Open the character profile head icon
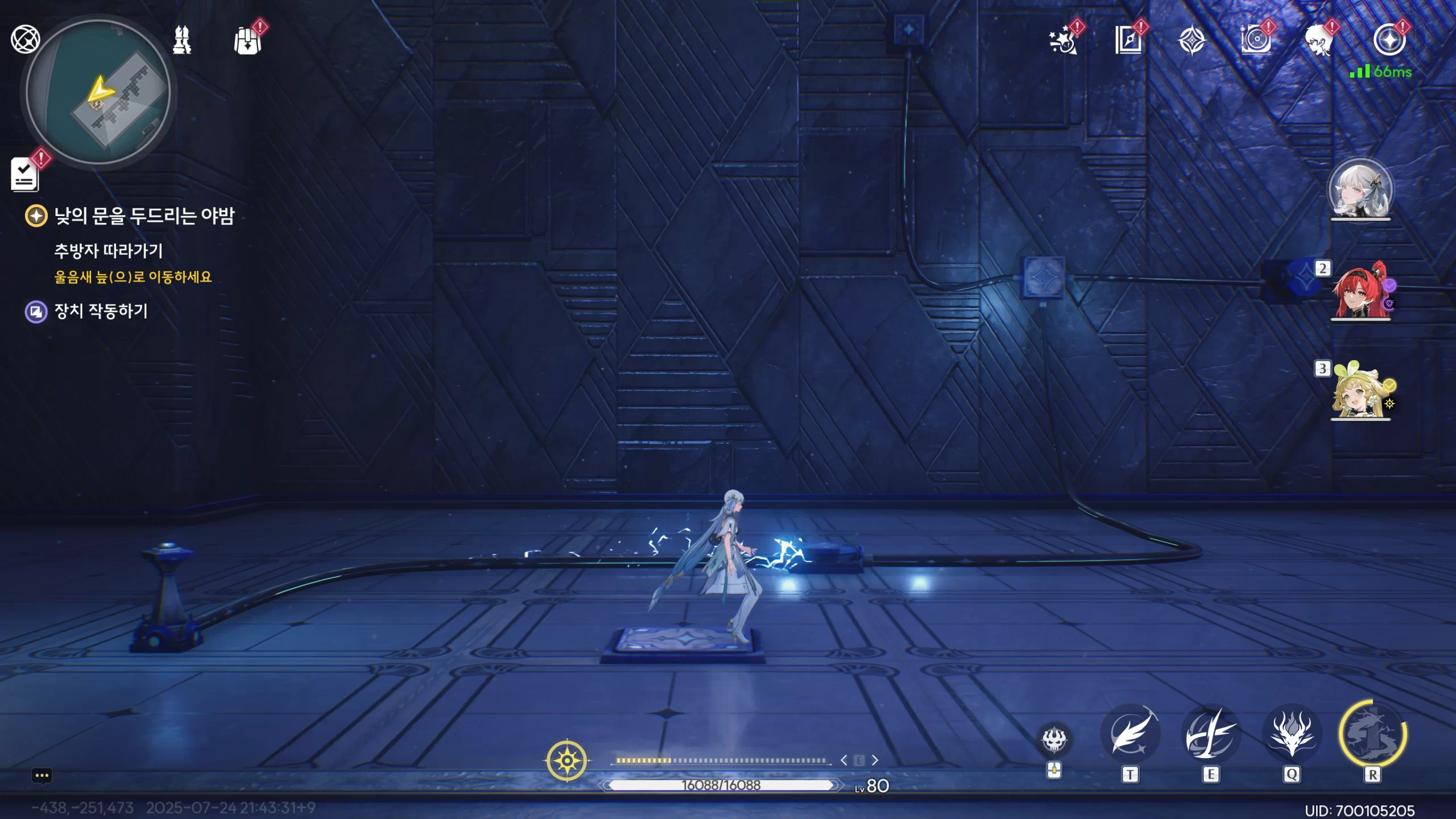The image size is (1456, 819). (1319, 41)
